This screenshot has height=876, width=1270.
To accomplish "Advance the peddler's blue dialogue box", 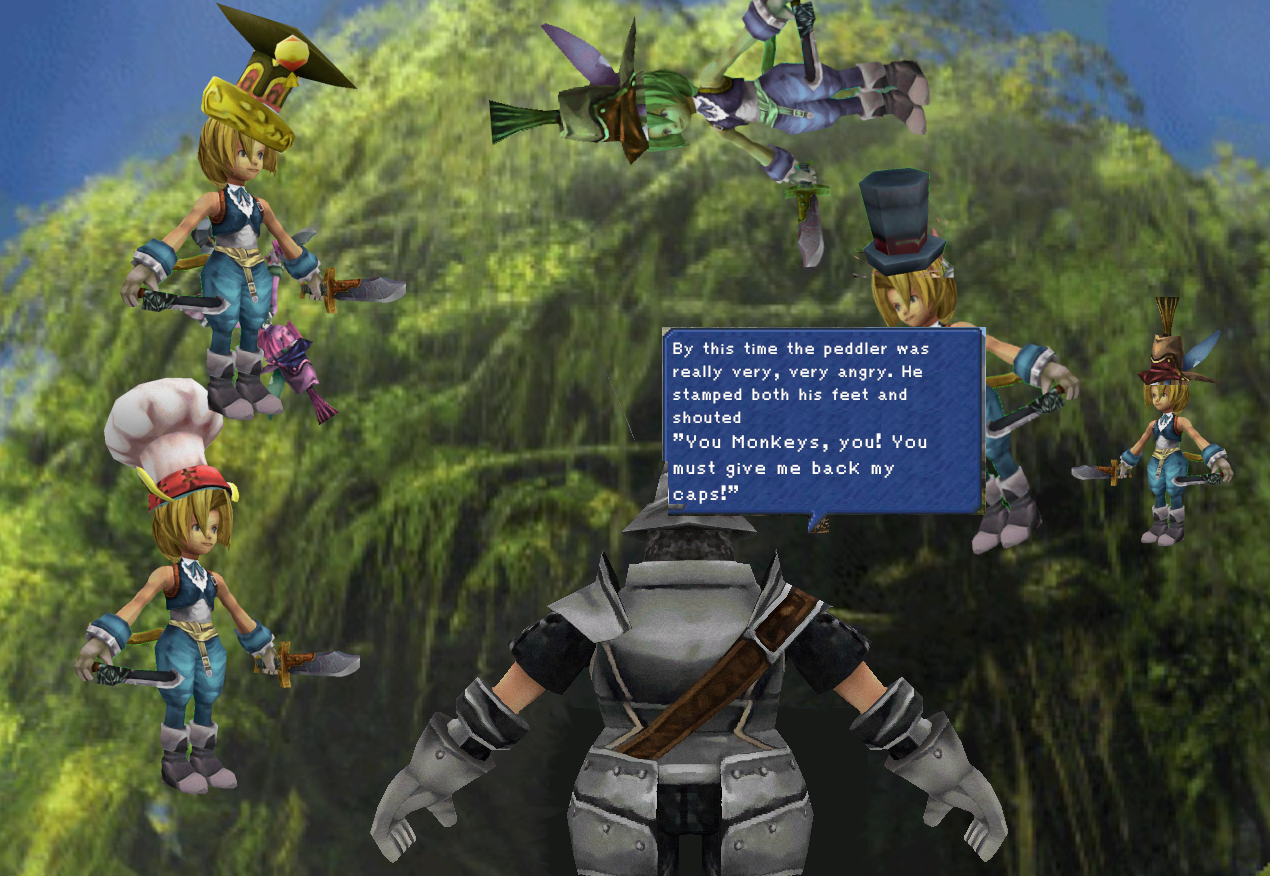I will (x=823, y=420).
